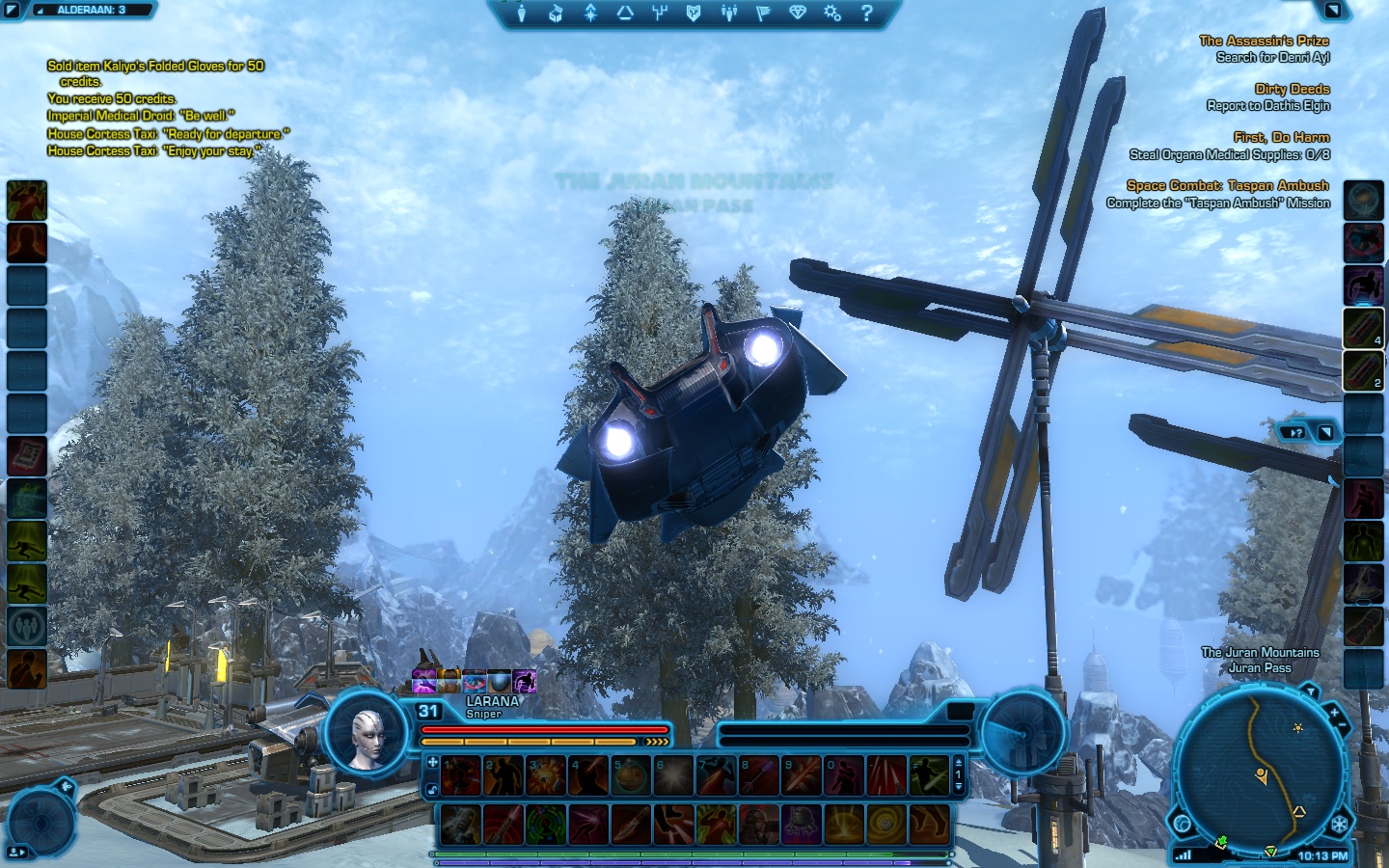
Task: Open the inventory crate icon in top menu
Action: pyautogui.click(x=556, y=13)
